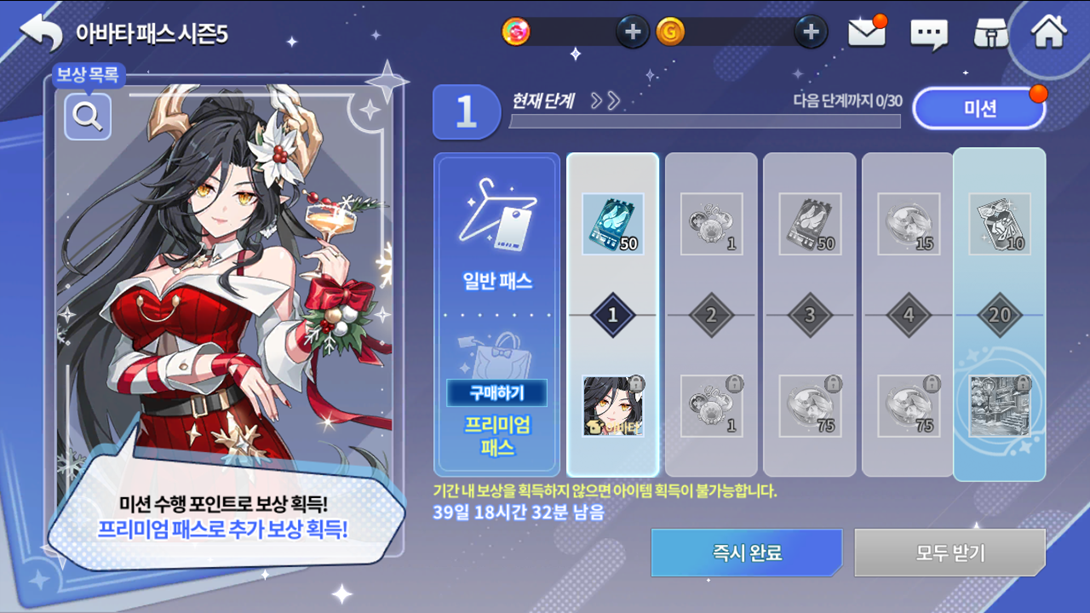The height and width of the screenshot is (613, 1090).
Task: Select the tier 20 card reward
Action: 999,224
